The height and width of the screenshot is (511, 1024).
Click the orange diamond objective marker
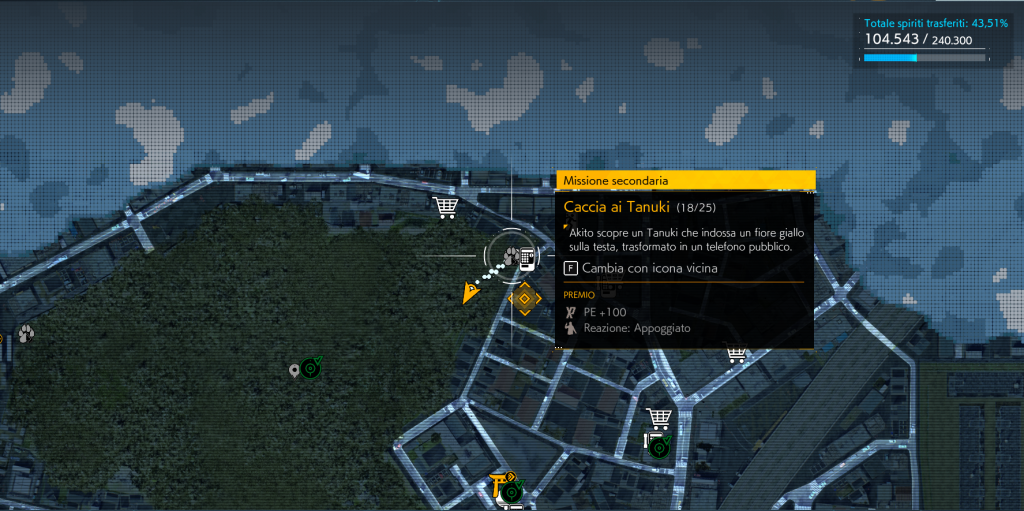[524, 298]
